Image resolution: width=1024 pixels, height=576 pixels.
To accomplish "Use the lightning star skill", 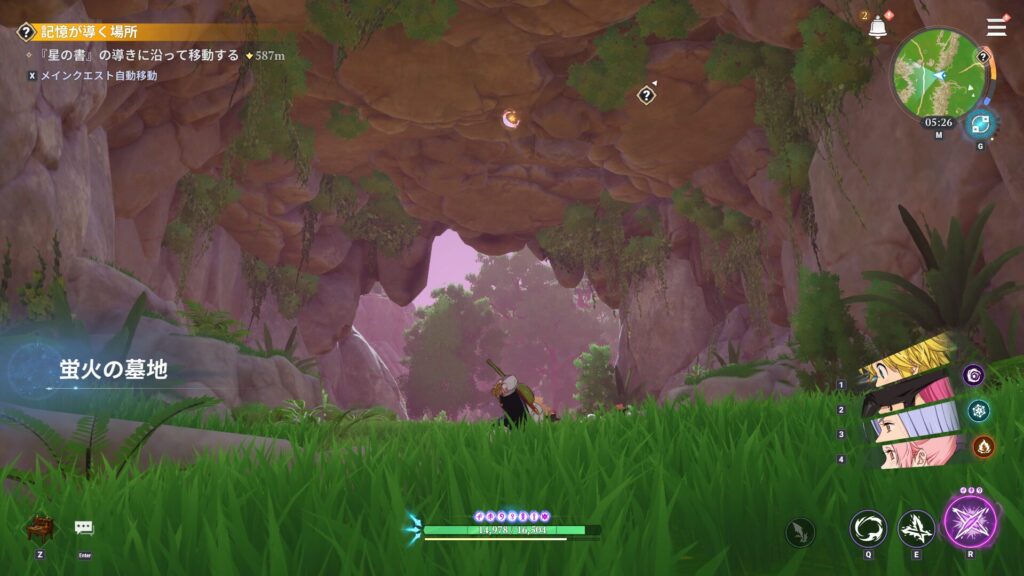I will click(916, 528).
